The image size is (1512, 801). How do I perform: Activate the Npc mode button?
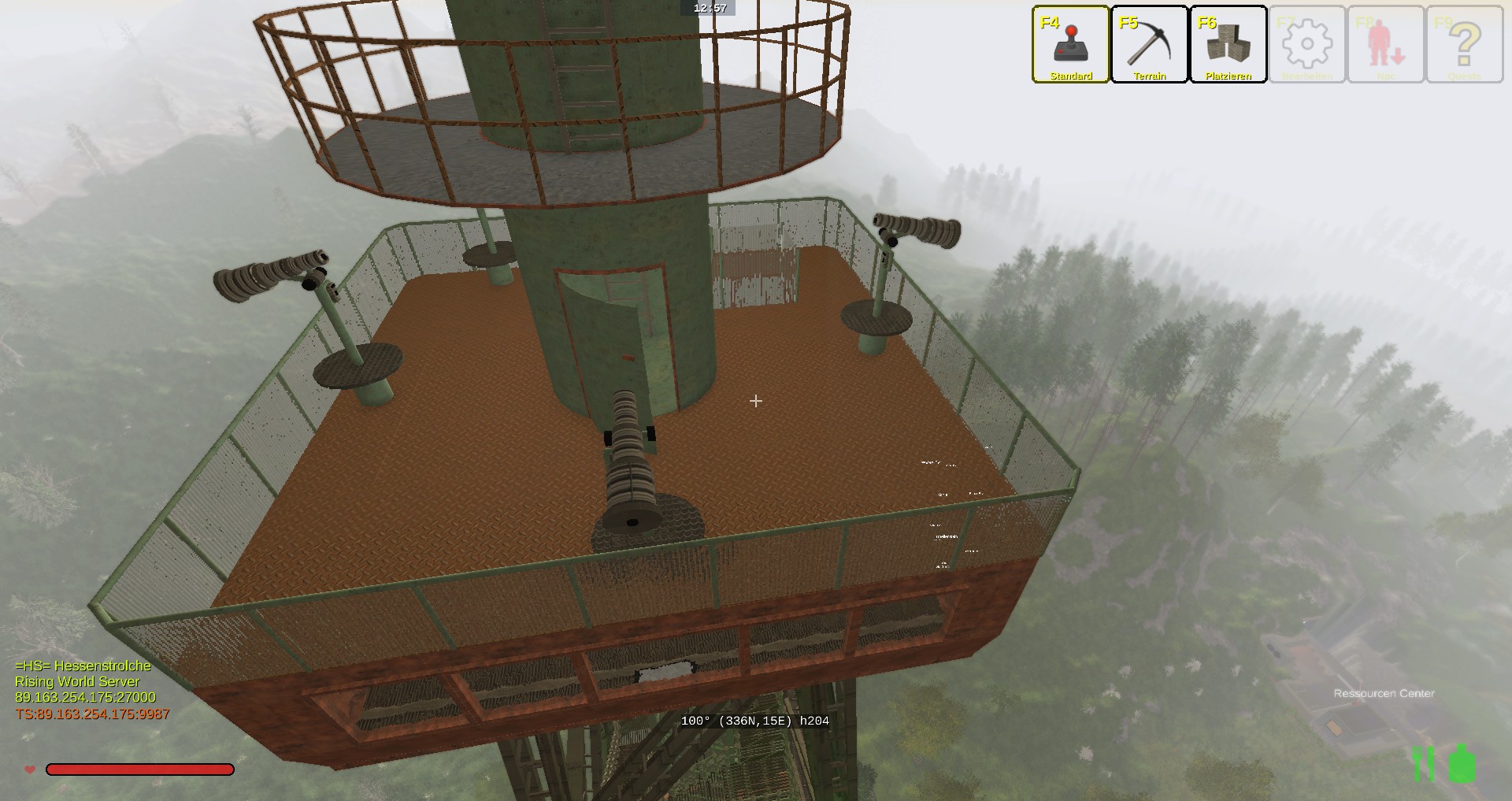click(x=1386, y=44)
